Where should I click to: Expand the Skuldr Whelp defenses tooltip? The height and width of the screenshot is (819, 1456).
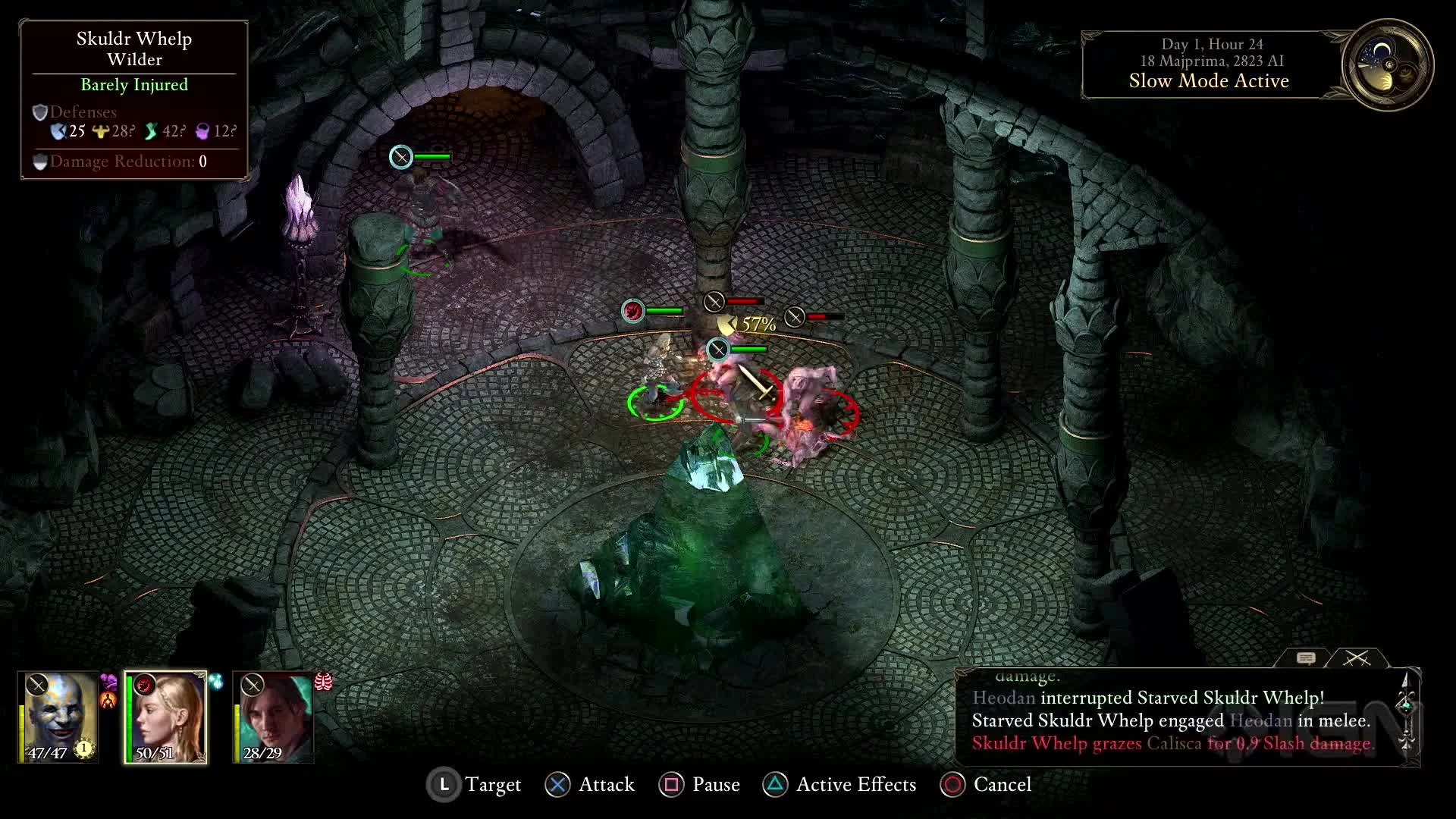pyautogui.click(x=83, y=111)
